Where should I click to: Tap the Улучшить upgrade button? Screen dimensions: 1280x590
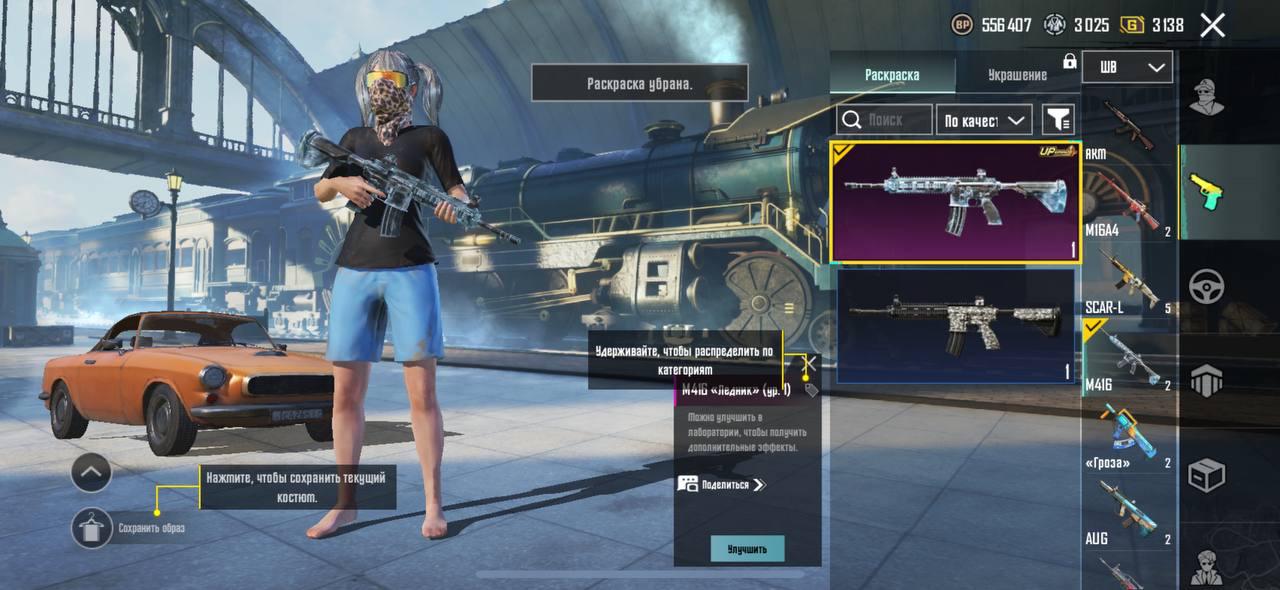coord(747,549)
